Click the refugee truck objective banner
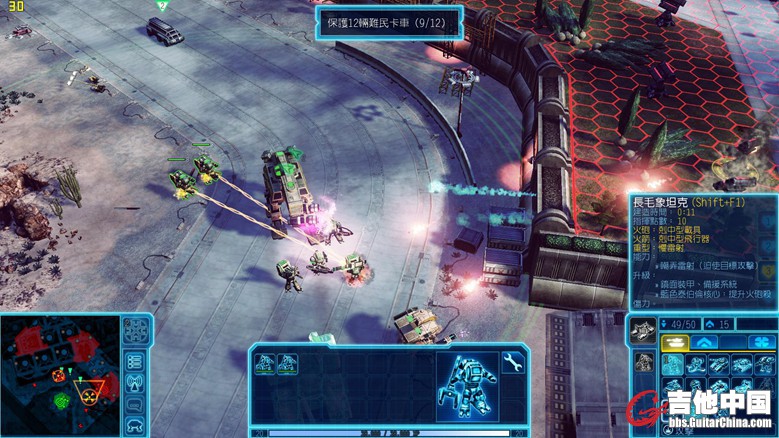 (390, 20)
